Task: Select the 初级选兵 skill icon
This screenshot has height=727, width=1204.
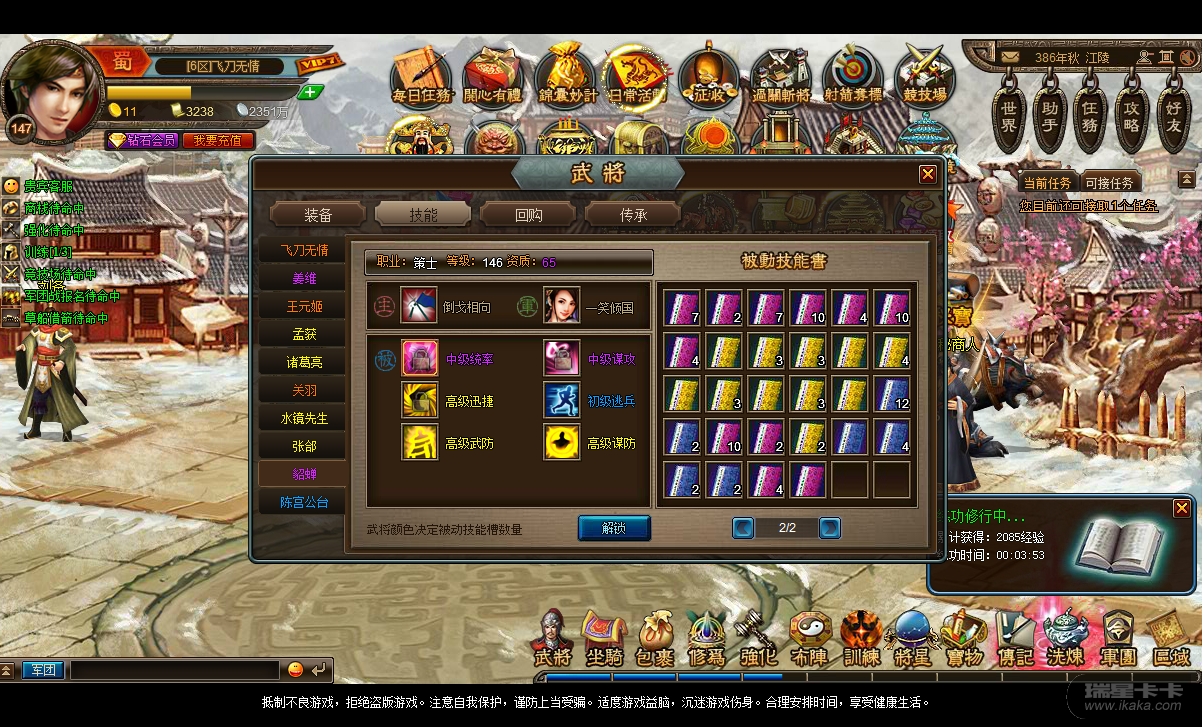Action: [x=562, y=400]
